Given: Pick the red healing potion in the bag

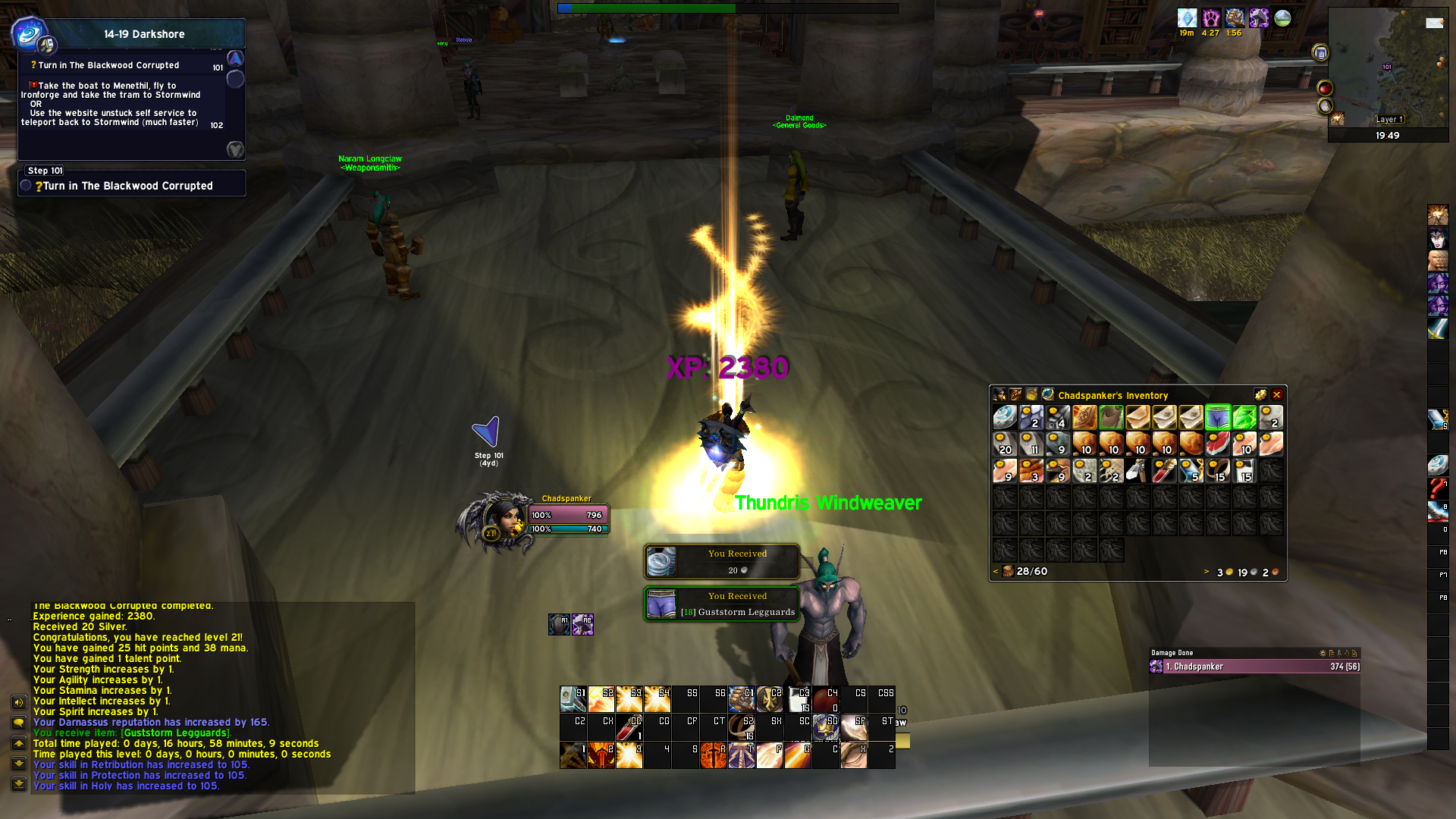Looking at the screenshot, I should (1164, 471).
